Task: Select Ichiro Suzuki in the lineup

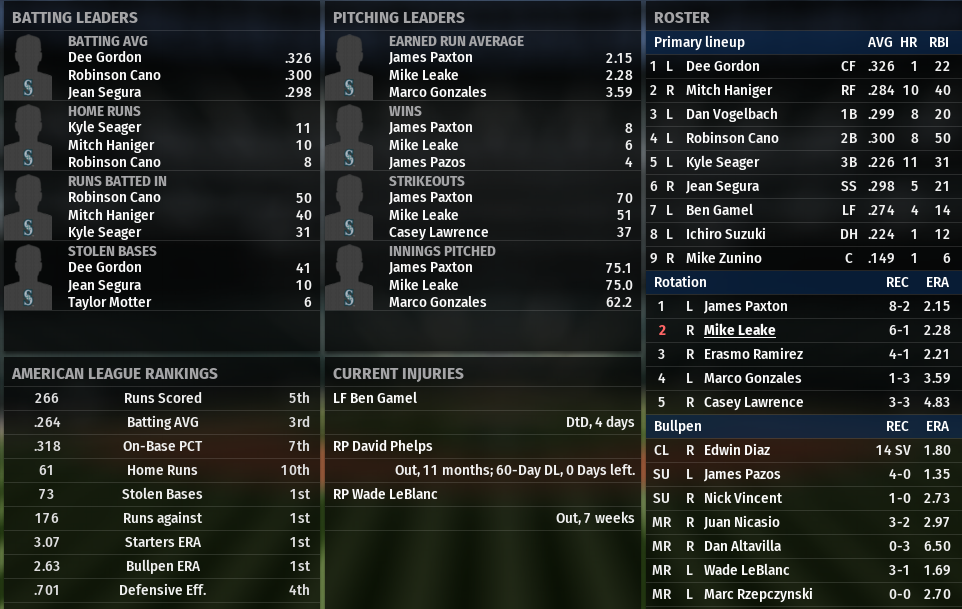Action: click(725, 234)
